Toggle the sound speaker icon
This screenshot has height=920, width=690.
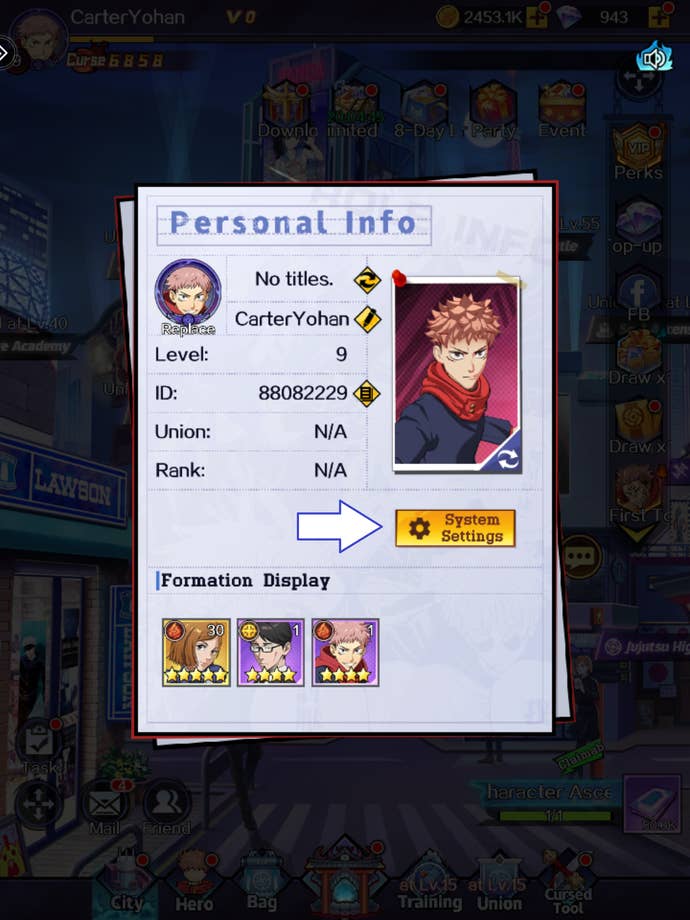click(x=654, y=59)
